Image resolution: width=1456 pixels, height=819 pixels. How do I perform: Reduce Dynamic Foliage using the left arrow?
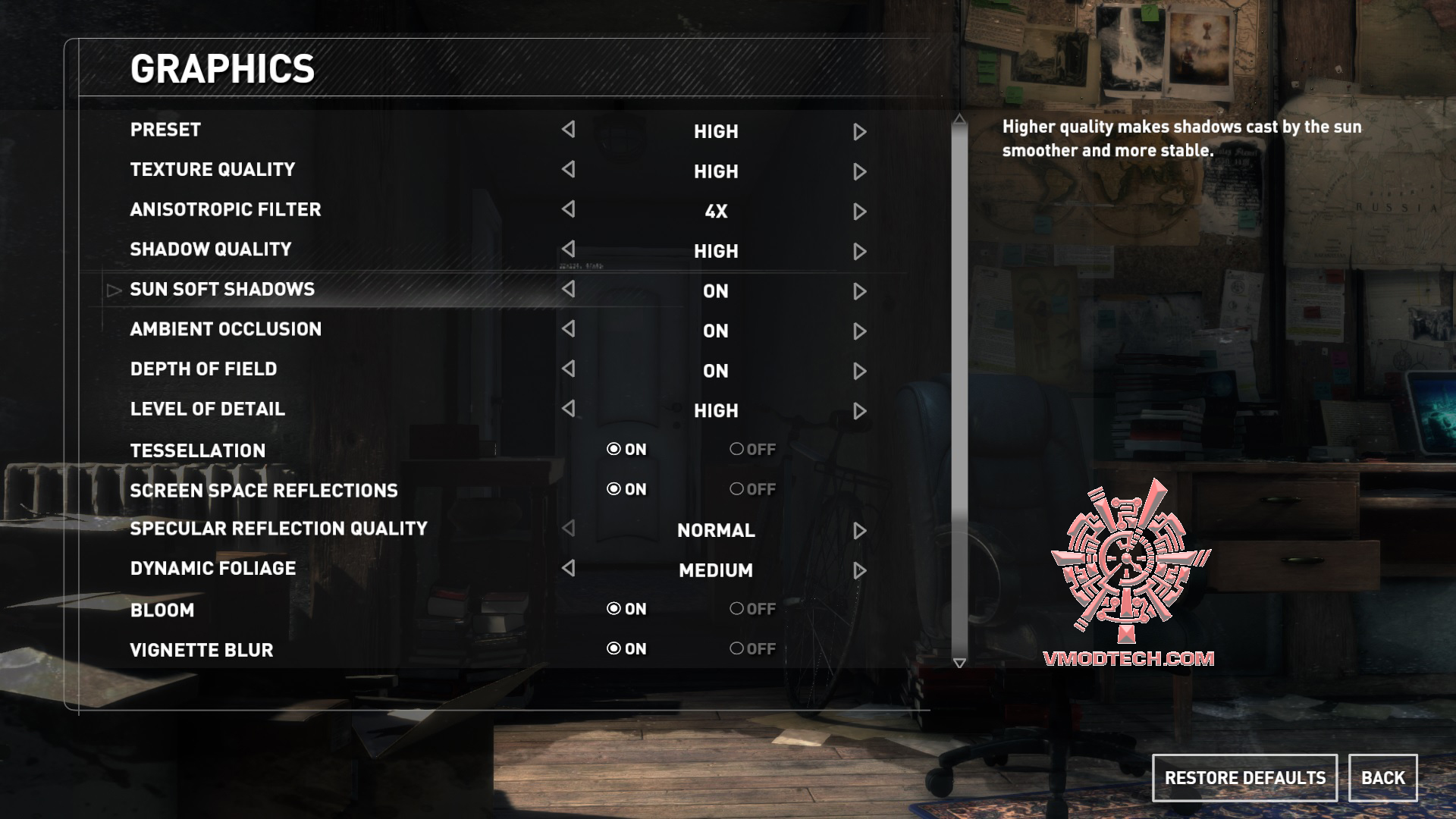(x=568, y=568)
